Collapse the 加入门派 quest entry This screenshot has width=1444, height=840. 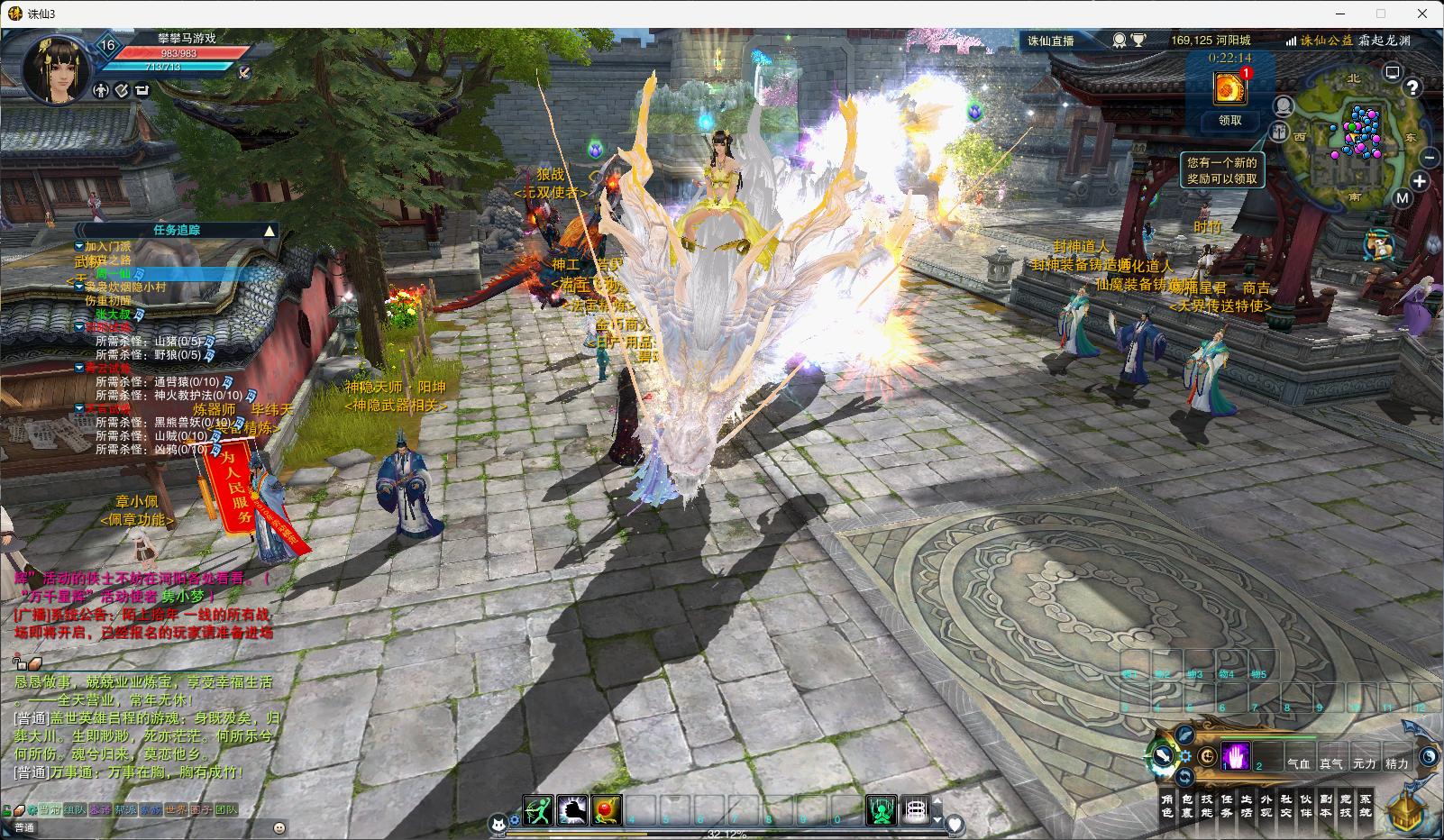click(78, 243)
